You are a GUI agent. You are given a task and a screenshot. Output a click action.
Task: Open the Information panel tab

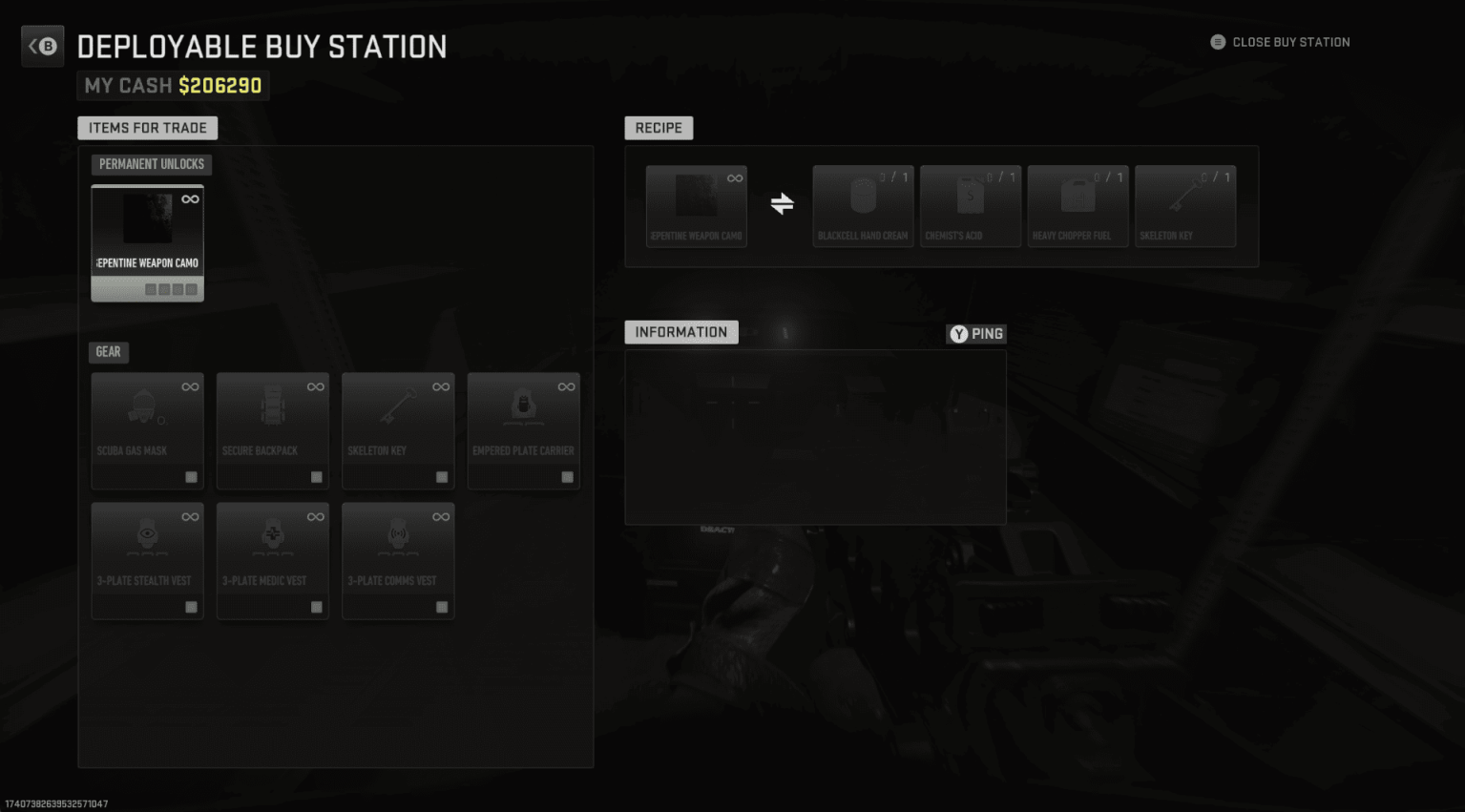(x=680, y=331)
